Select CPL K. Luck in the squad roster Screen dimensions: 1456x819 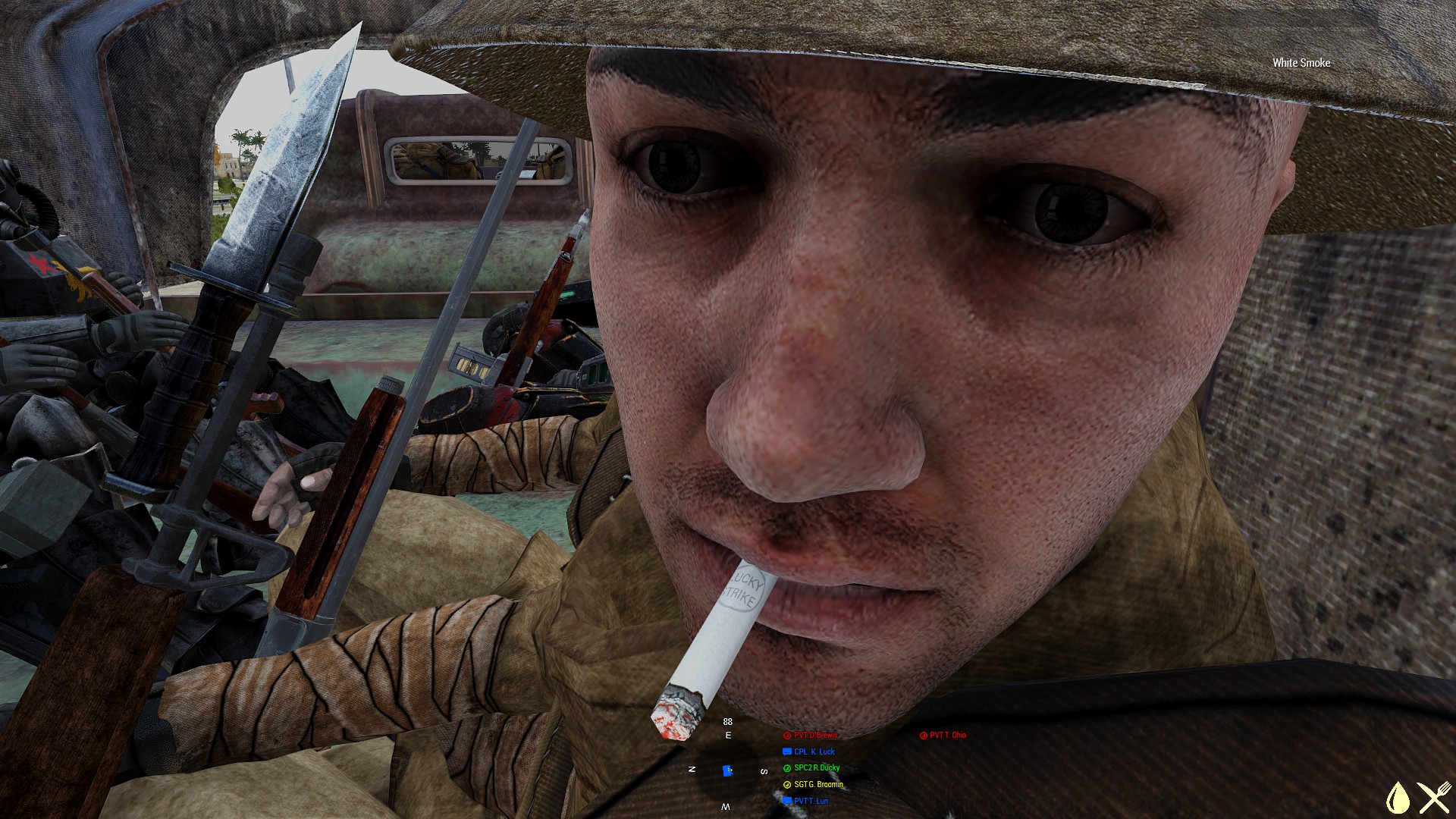click(x=814, y=752)
